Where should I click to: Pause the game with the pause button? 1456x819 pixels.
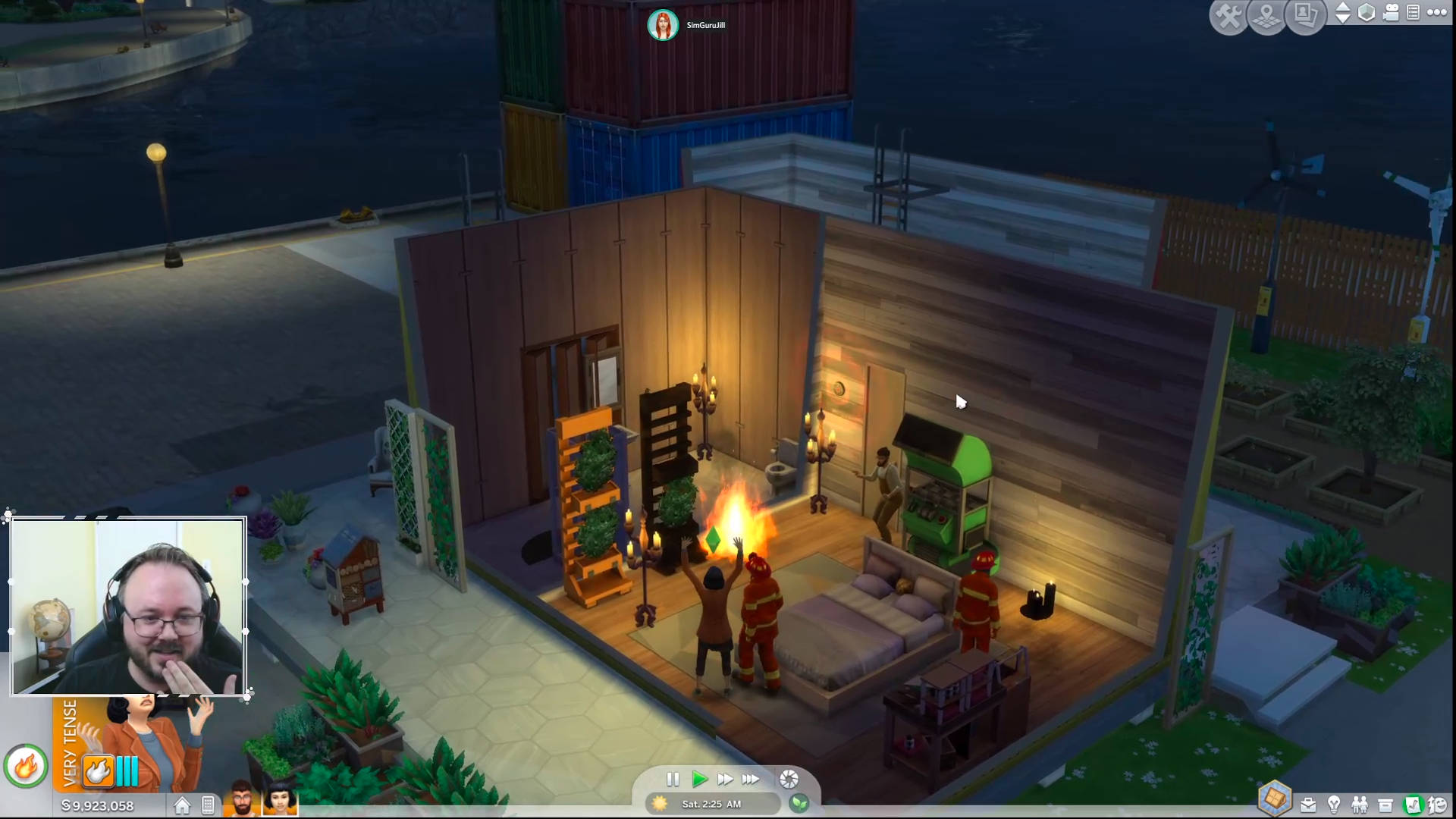(x=673, y=780)
